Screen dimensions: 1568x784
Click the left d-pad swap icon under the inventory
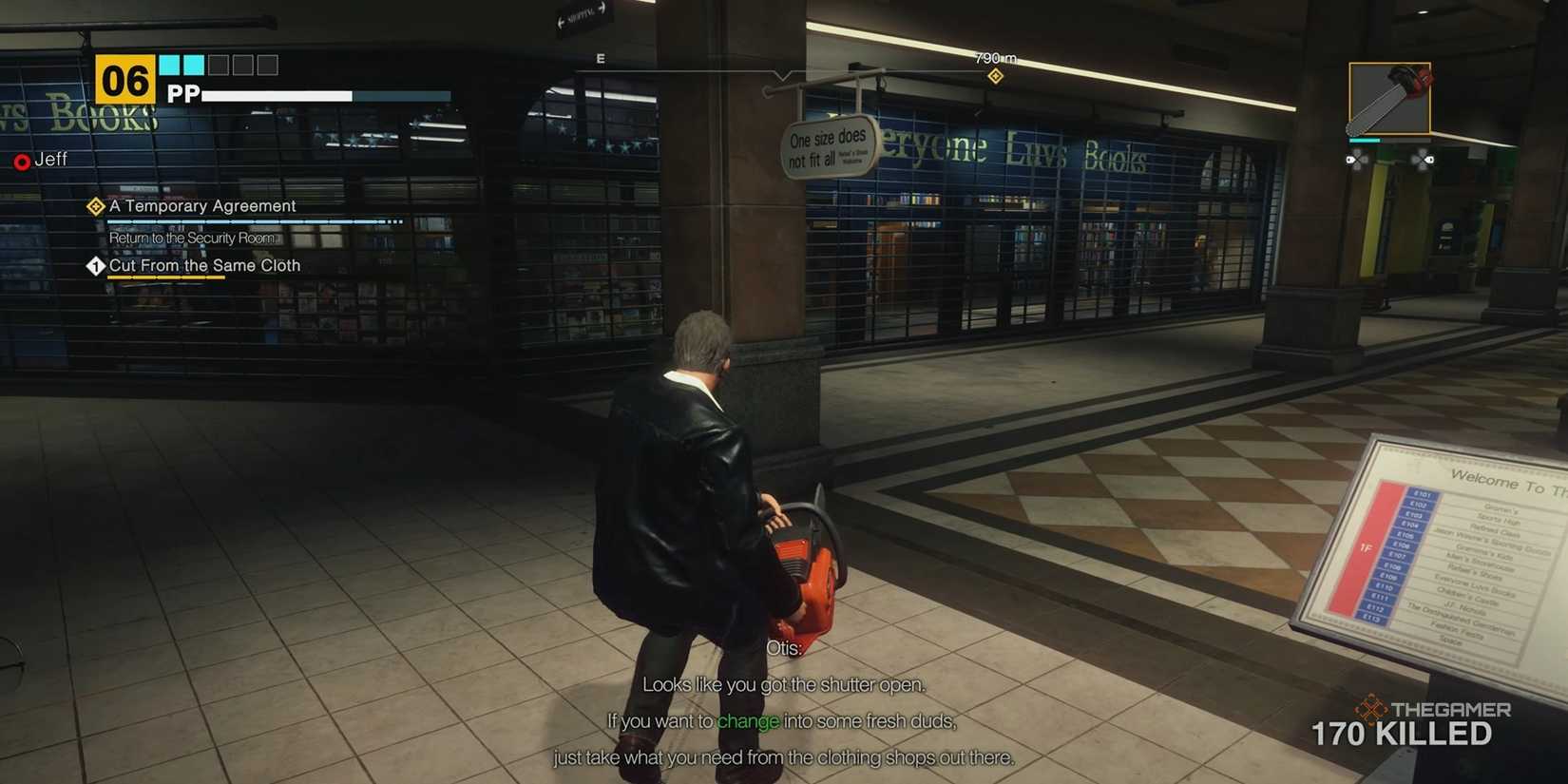(1357, 160)
